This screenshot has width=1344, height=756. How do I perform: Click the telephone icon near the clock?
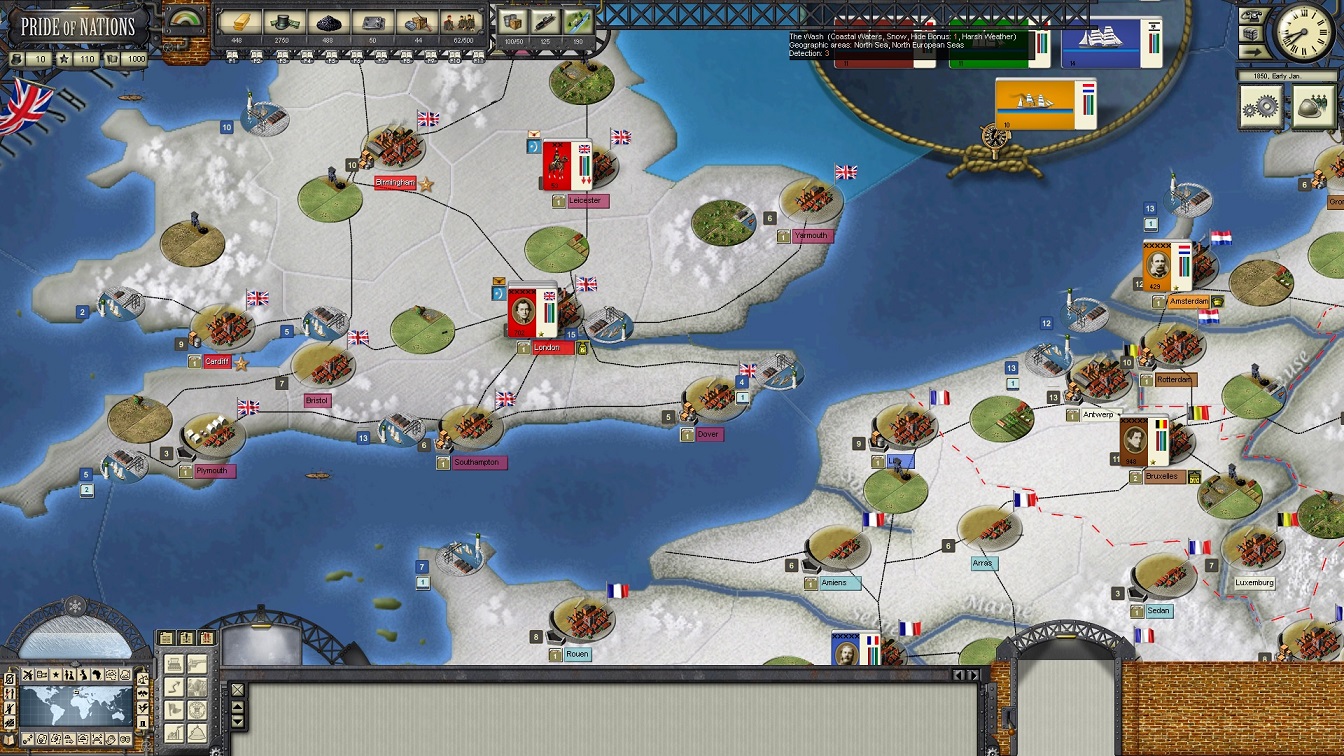[1250, 15]
